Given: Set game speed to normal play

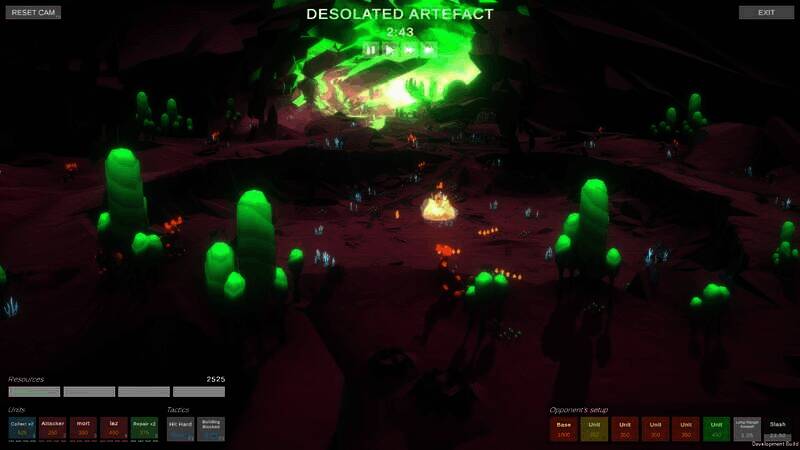Looking at the screenshot, I should coord(390,49).
